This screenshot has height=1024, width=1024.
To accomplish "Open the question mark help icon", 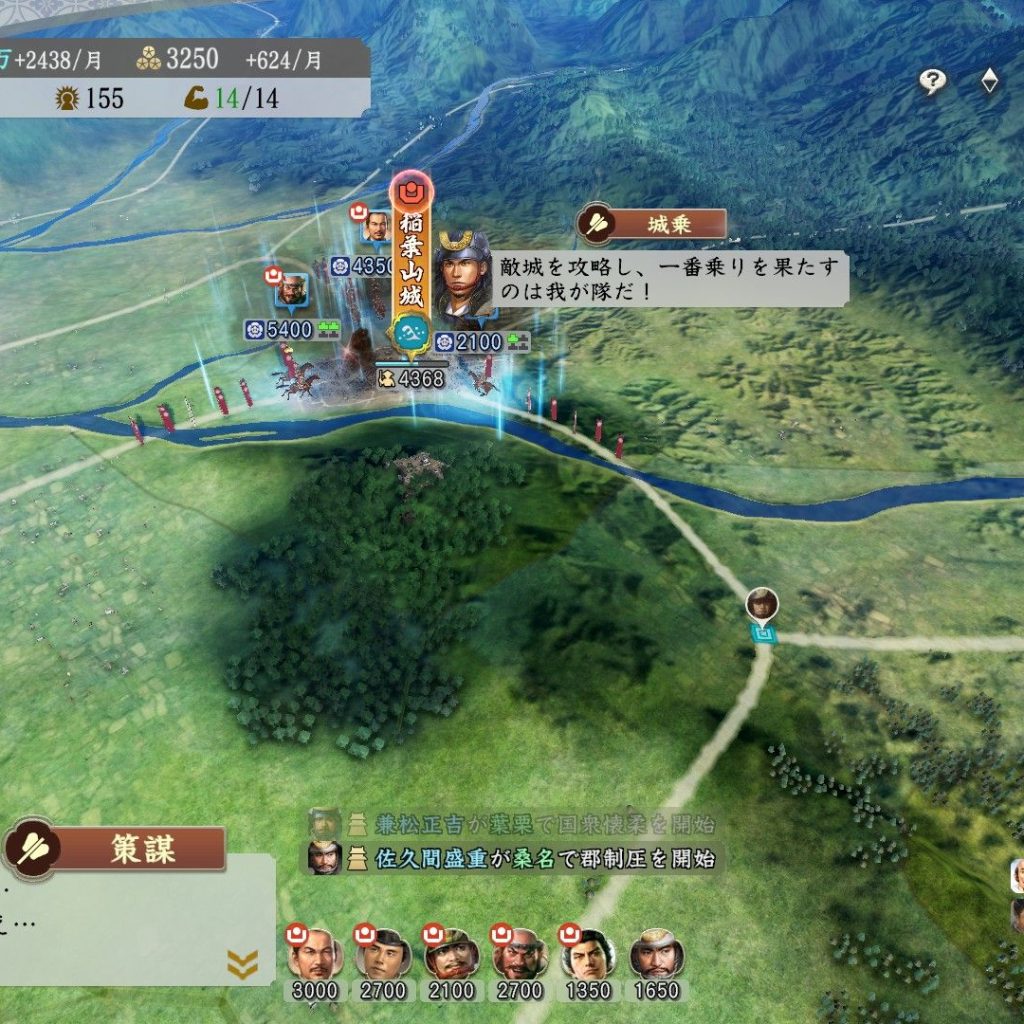I will (932, 82).
